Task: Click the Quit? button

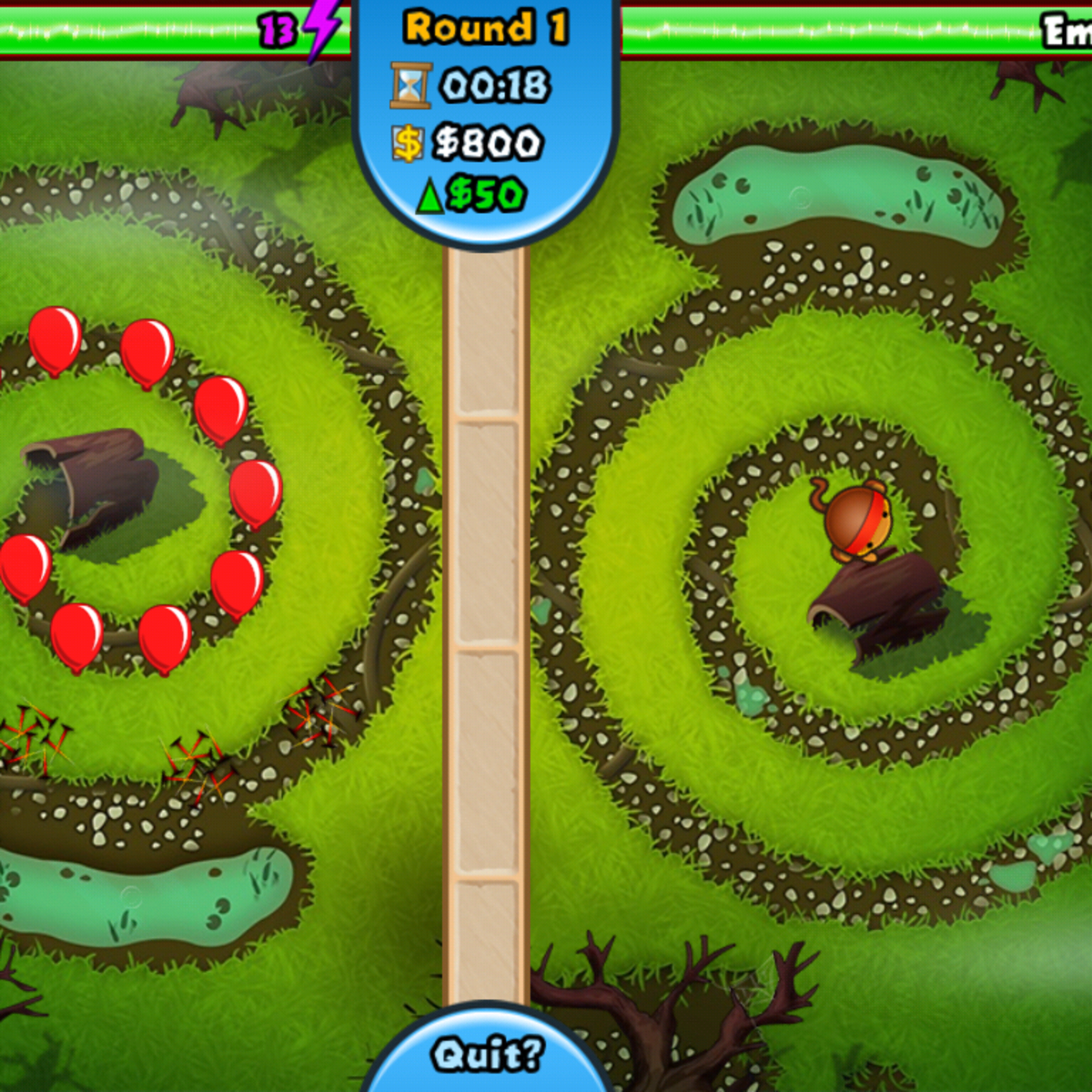Action: (487, 1056)
